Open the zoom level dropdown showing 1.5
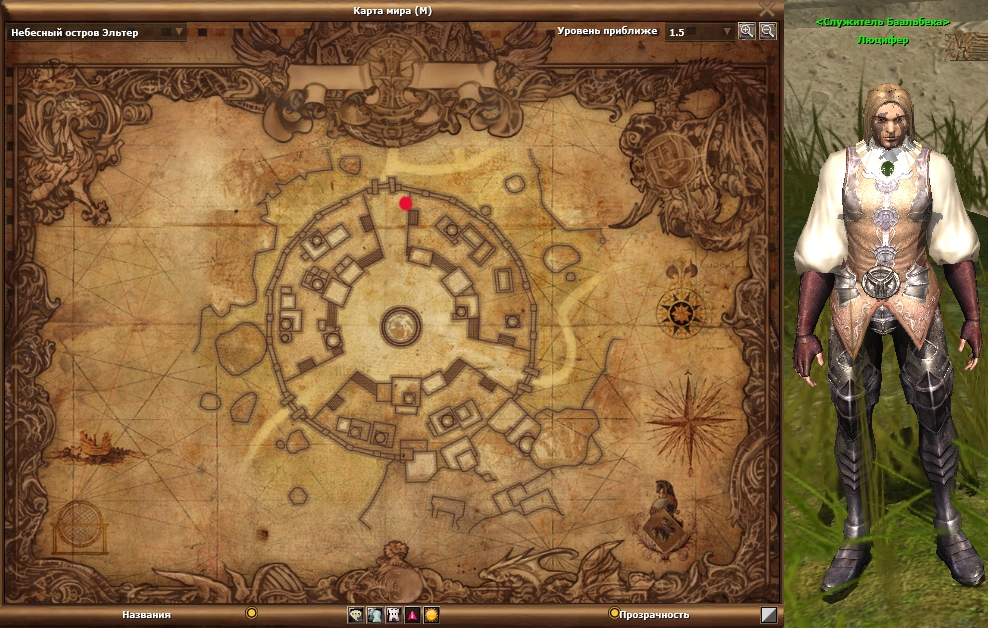Image resolution: width=988 pixels, height=628 pixels. [x=700, y=32]
